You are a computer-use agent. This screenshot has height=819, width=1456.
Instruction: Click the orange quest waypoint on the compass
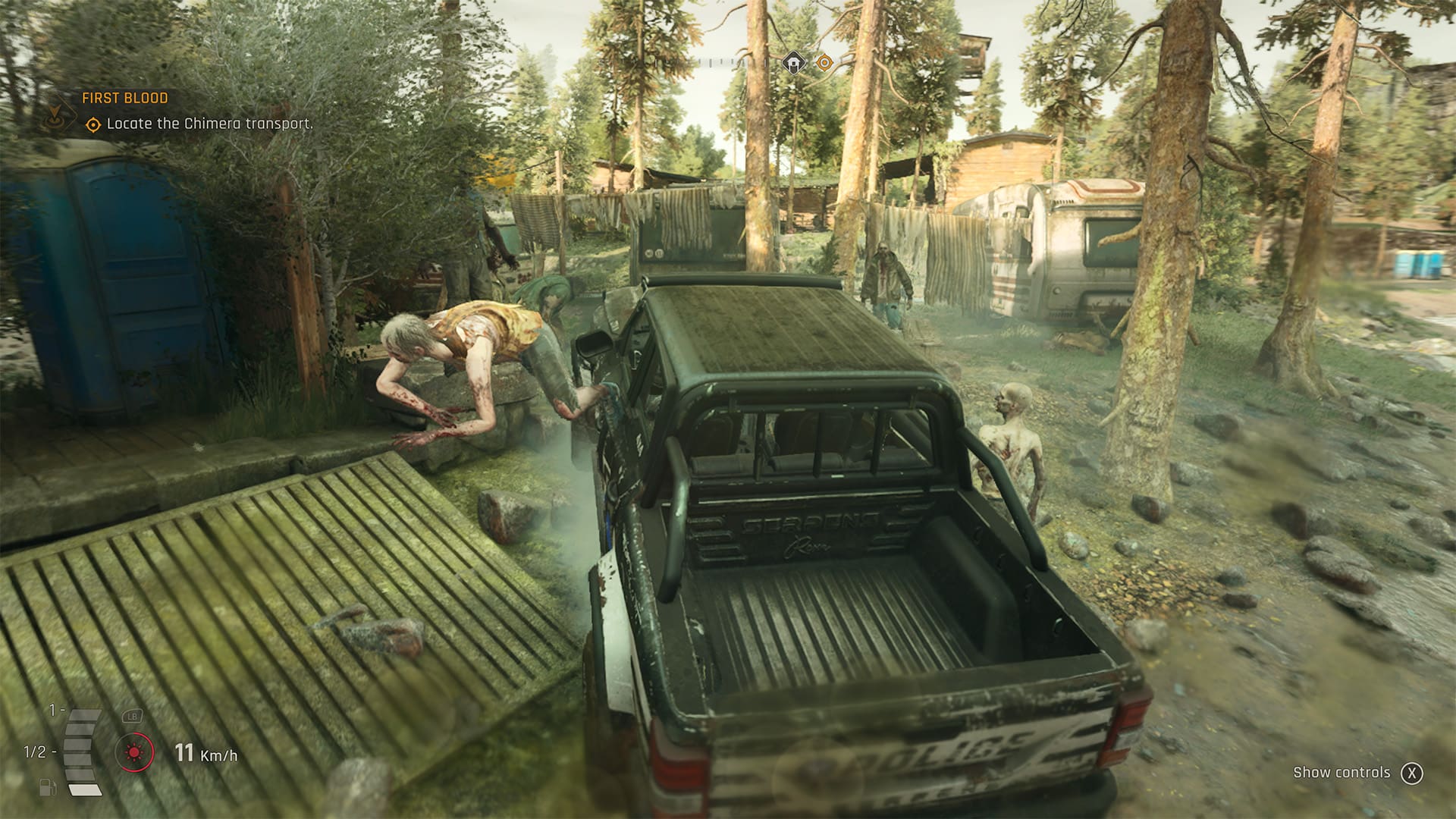tap(824, 62)
